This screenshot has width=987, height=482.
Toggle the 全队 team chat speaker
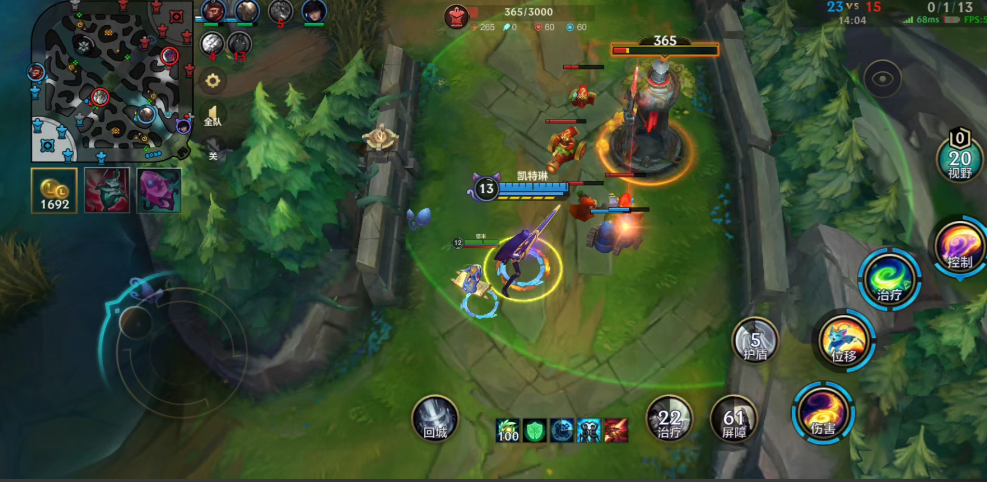(212, 115)
